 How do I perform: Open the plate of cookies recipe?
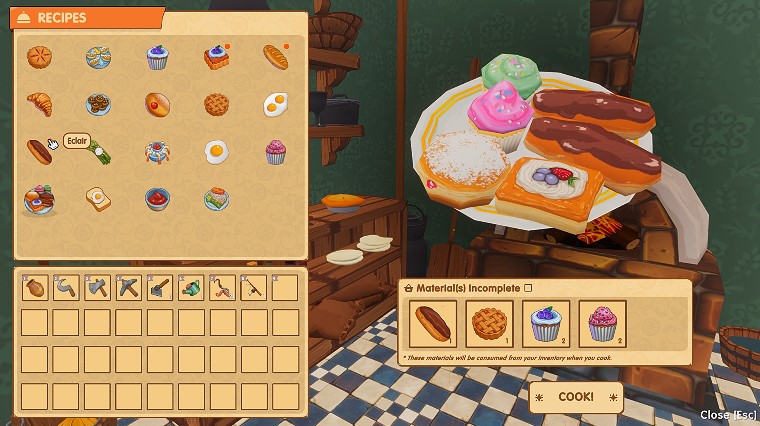pos(98,104)
